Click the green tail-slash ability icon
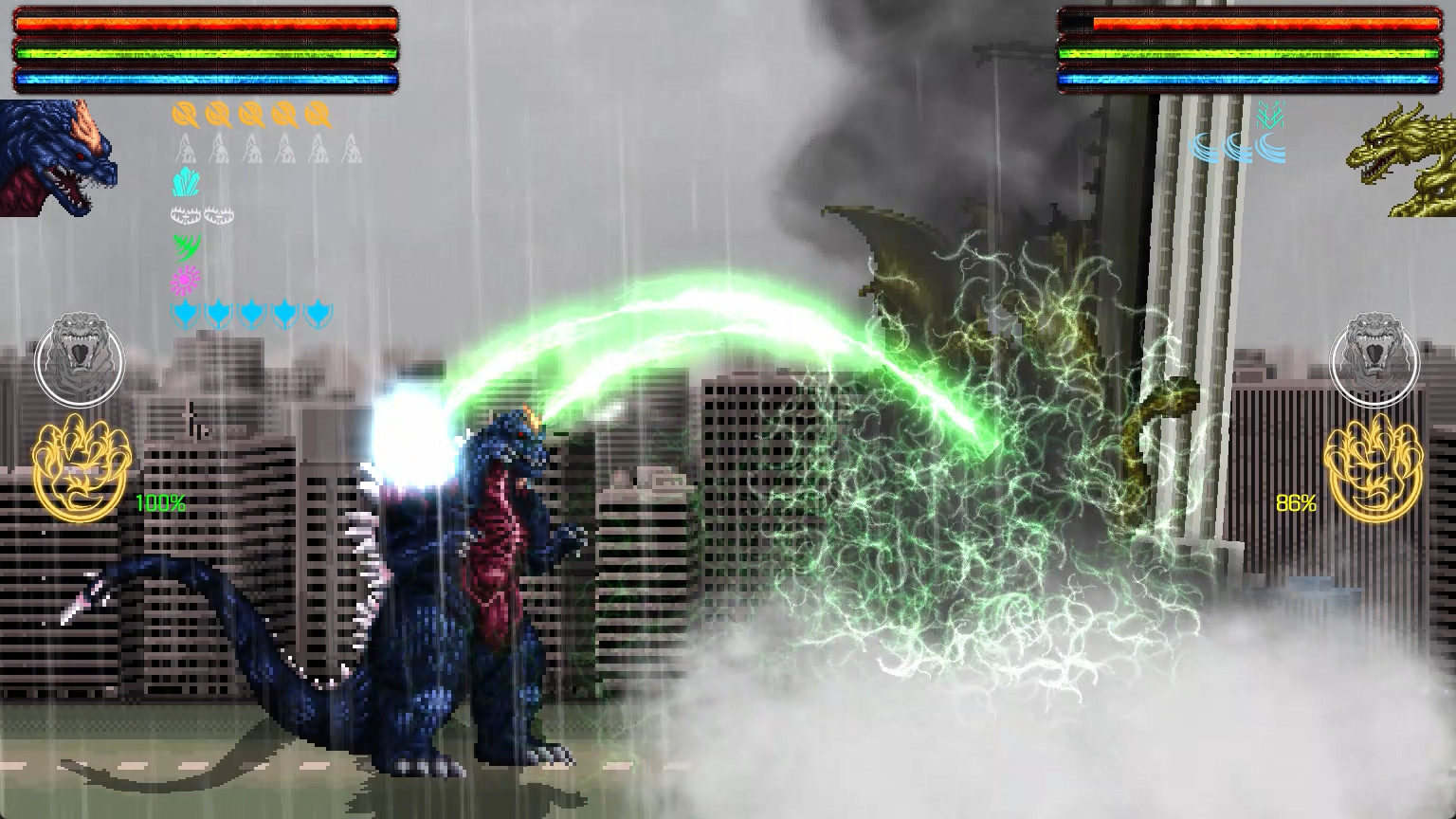The width and height of the screenshot is (1456, 819). pyautogui.click(x=188, y=247)
